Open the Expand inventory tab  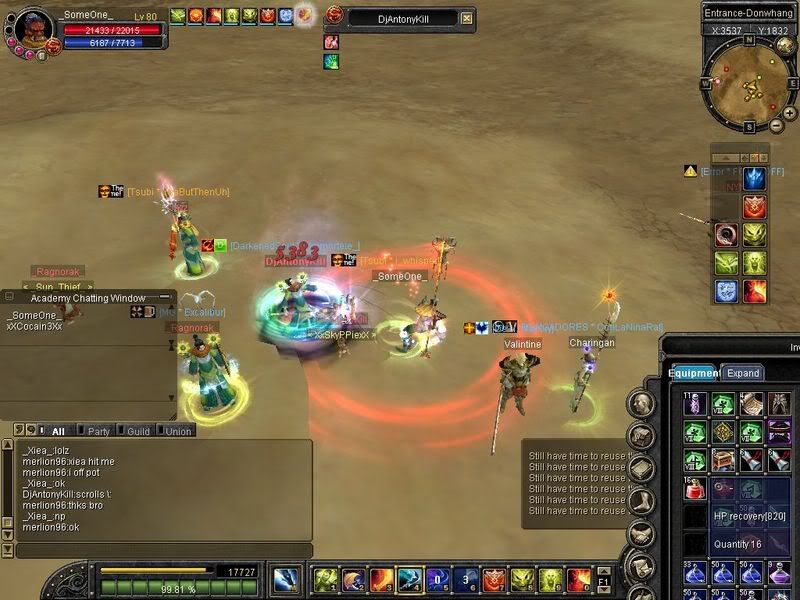point(743,373)
